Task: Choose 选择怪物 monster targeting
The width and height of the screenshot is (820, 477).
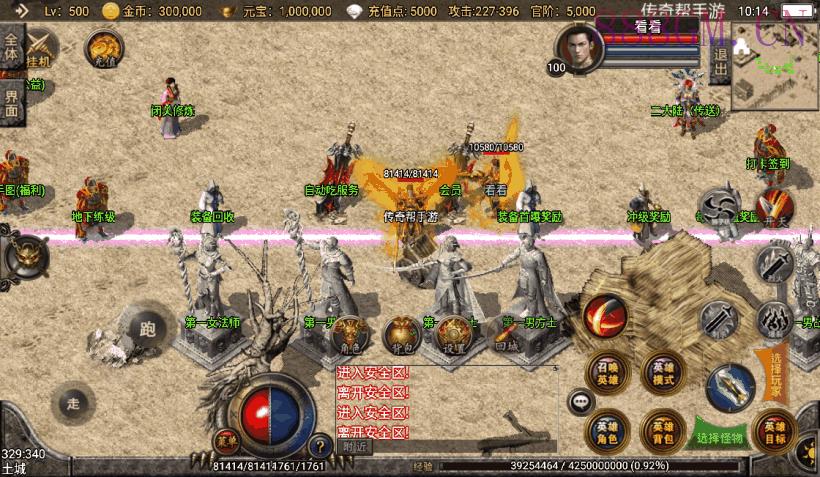Action: click(x=720, y=436)
